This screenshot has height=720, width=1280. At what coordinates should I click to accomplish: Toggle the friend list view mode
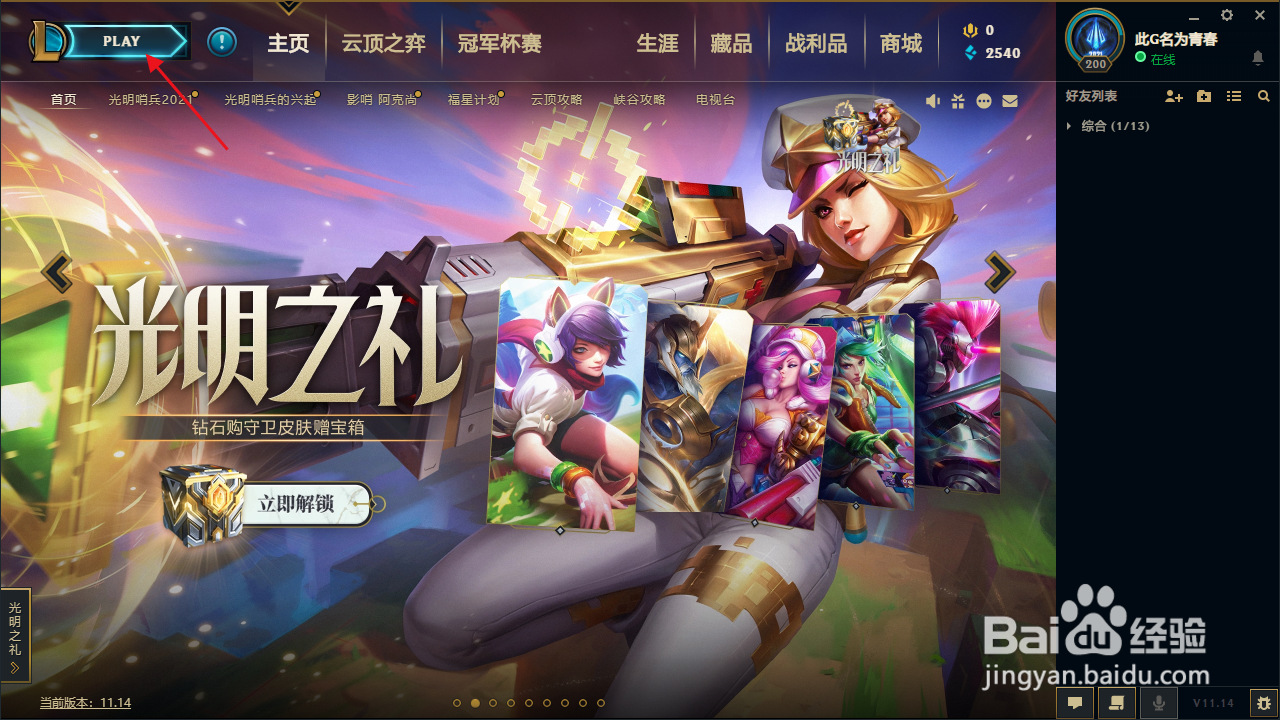coord(1233,96)
